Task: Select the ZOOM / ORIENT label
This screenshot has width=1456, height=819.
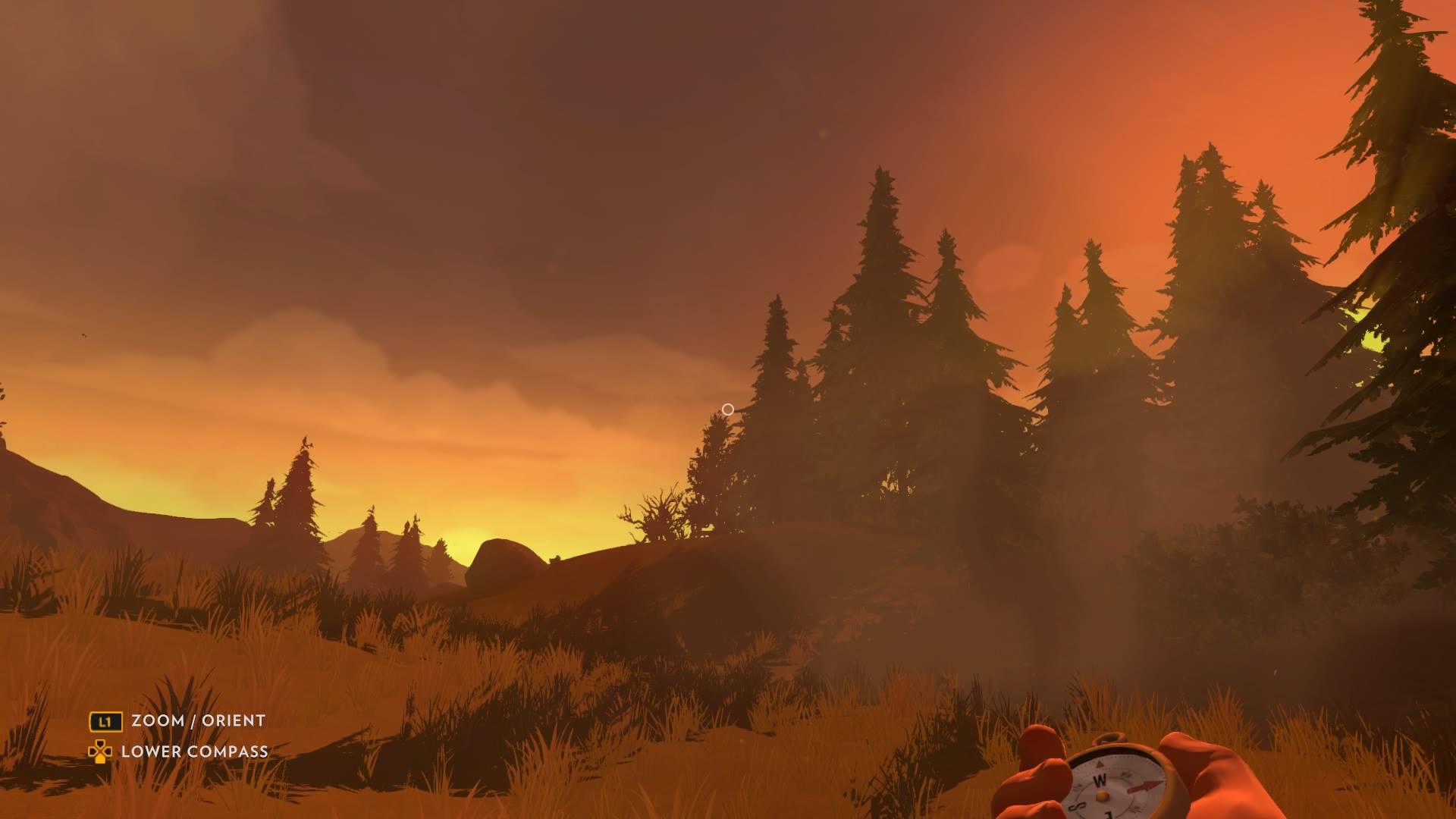Action: [x=196, y=721]
